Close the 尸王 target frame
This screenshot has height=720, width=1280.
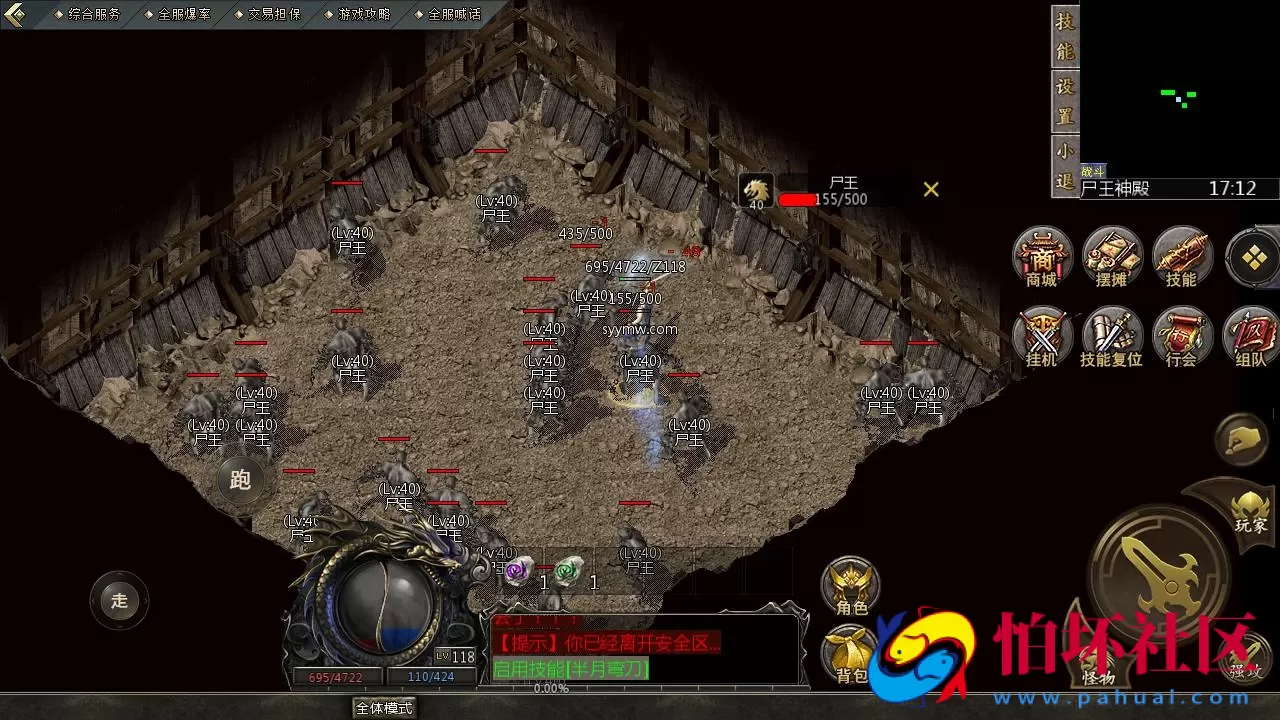coord(931,189)
